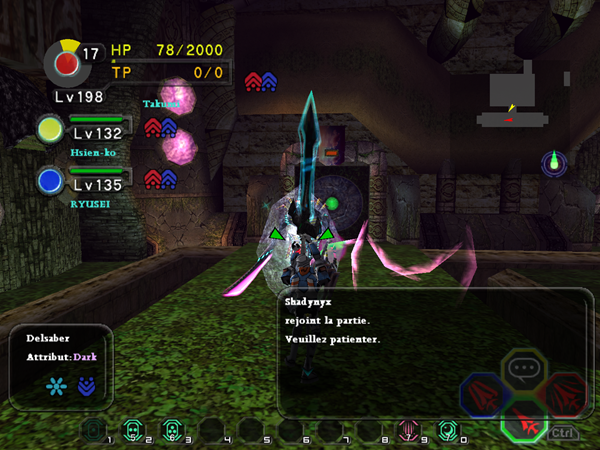Click the Shadynyx join notification box

[x=430, y=352]
